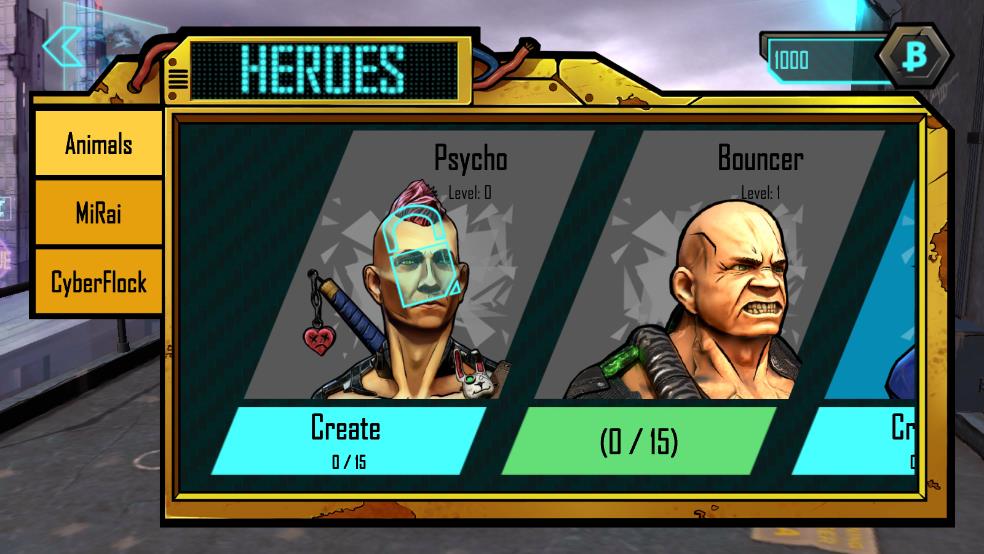The height and width of the screenshot is (554, 984).
Task: Switch to the Animals tab
Action: pyautogui.click(x=98, y=144)
